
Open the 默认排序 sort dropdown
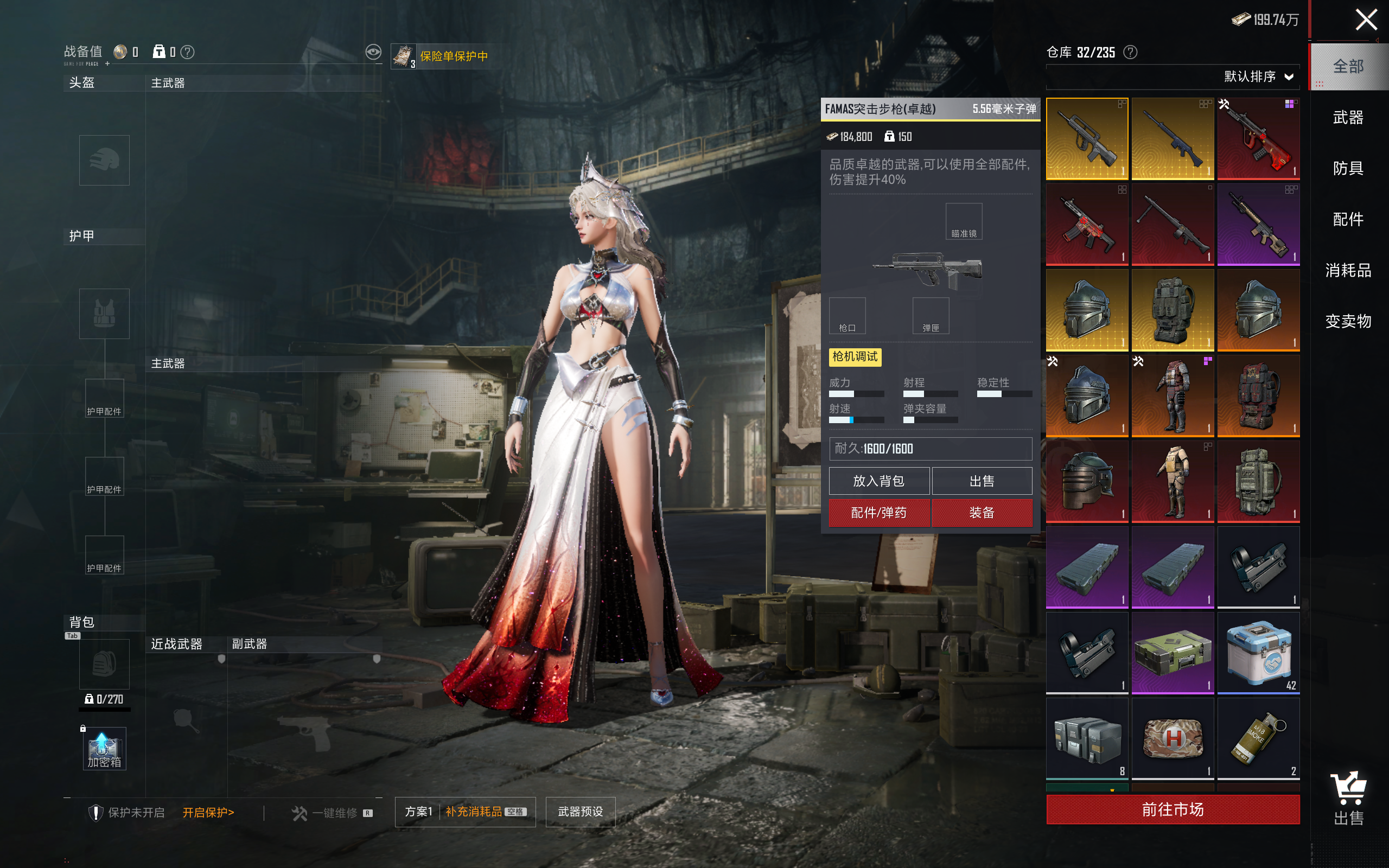1258,77
